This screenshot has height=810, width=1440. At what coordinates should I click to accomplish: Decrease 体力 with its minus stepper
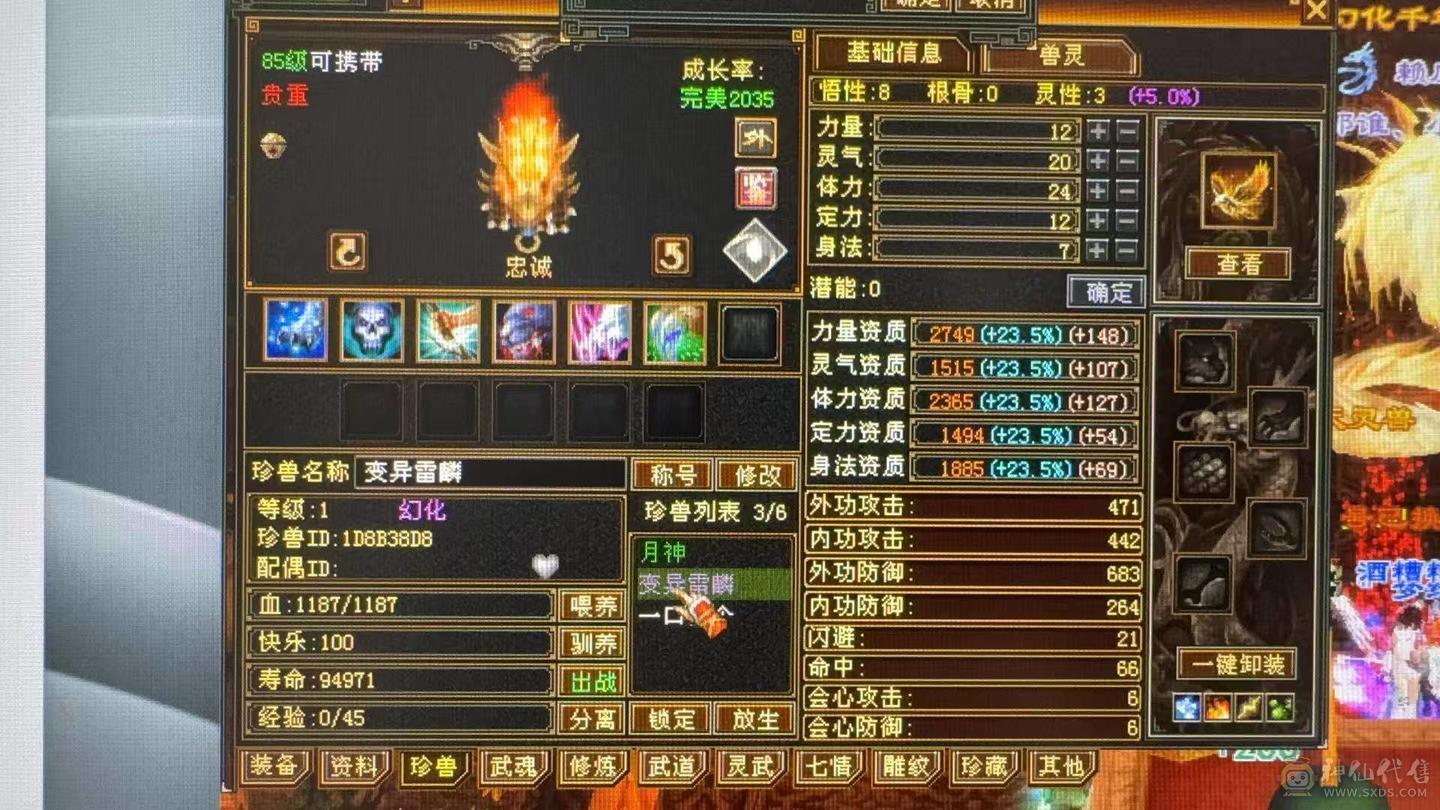(x=1127, y=190)
